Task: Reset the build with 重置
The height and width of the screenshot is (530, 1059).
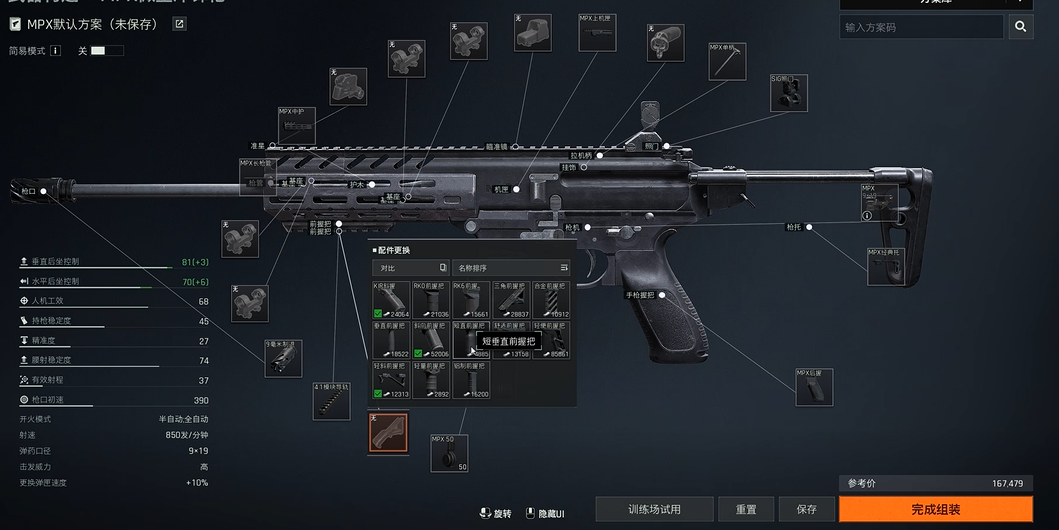Action: (745, 509)
